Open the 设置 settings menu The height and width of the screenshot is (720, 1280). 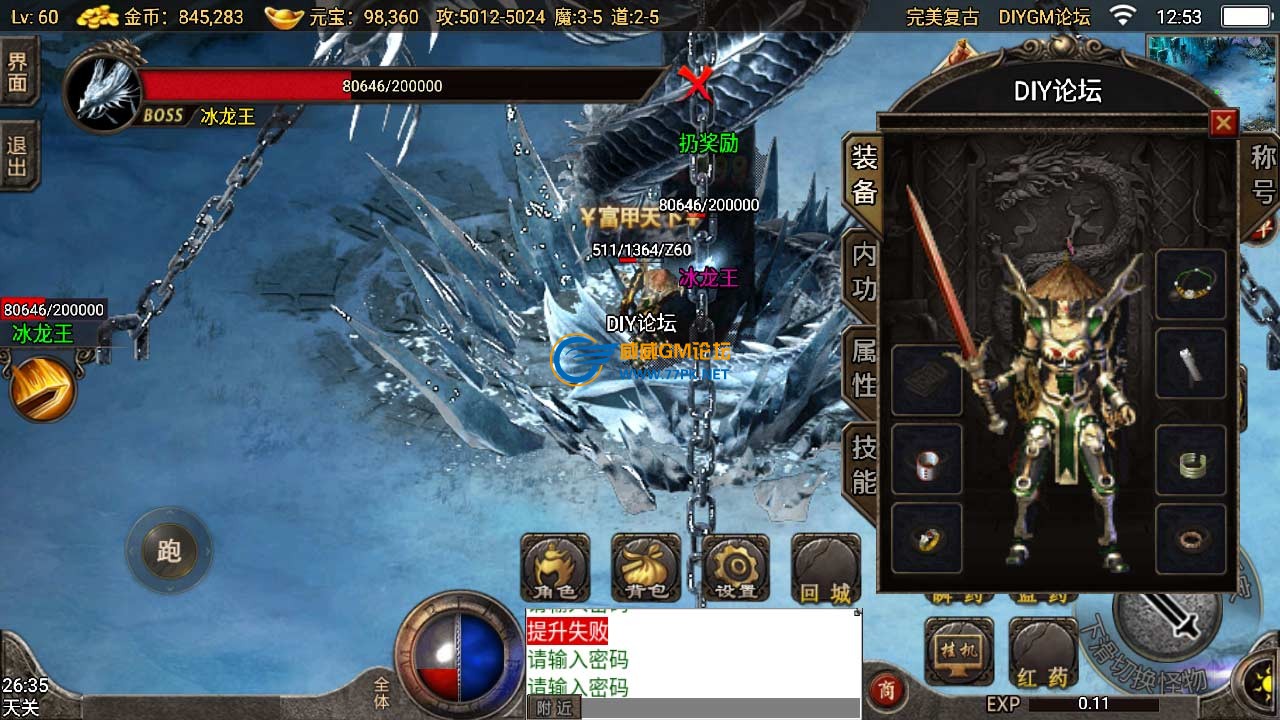736,568
